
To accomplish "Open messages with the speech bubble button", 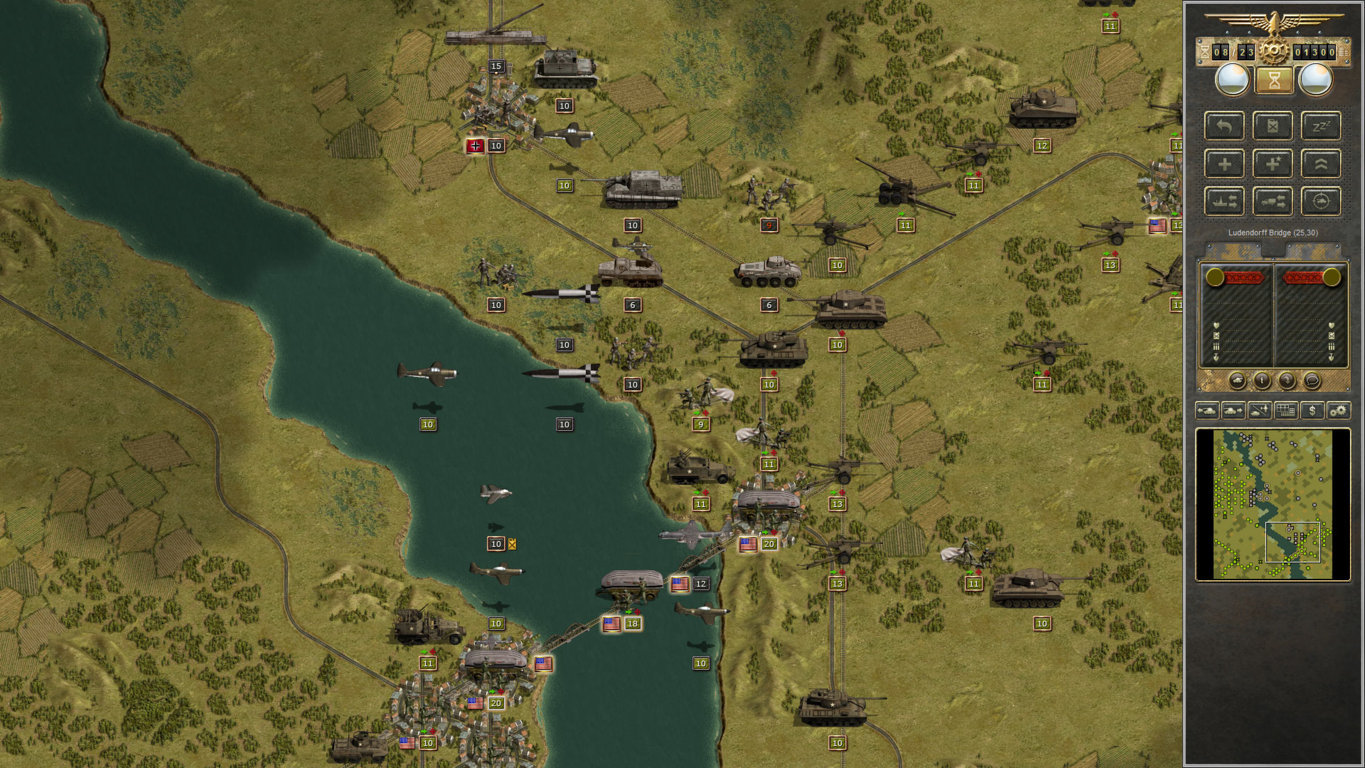I will click(1312, 380).
